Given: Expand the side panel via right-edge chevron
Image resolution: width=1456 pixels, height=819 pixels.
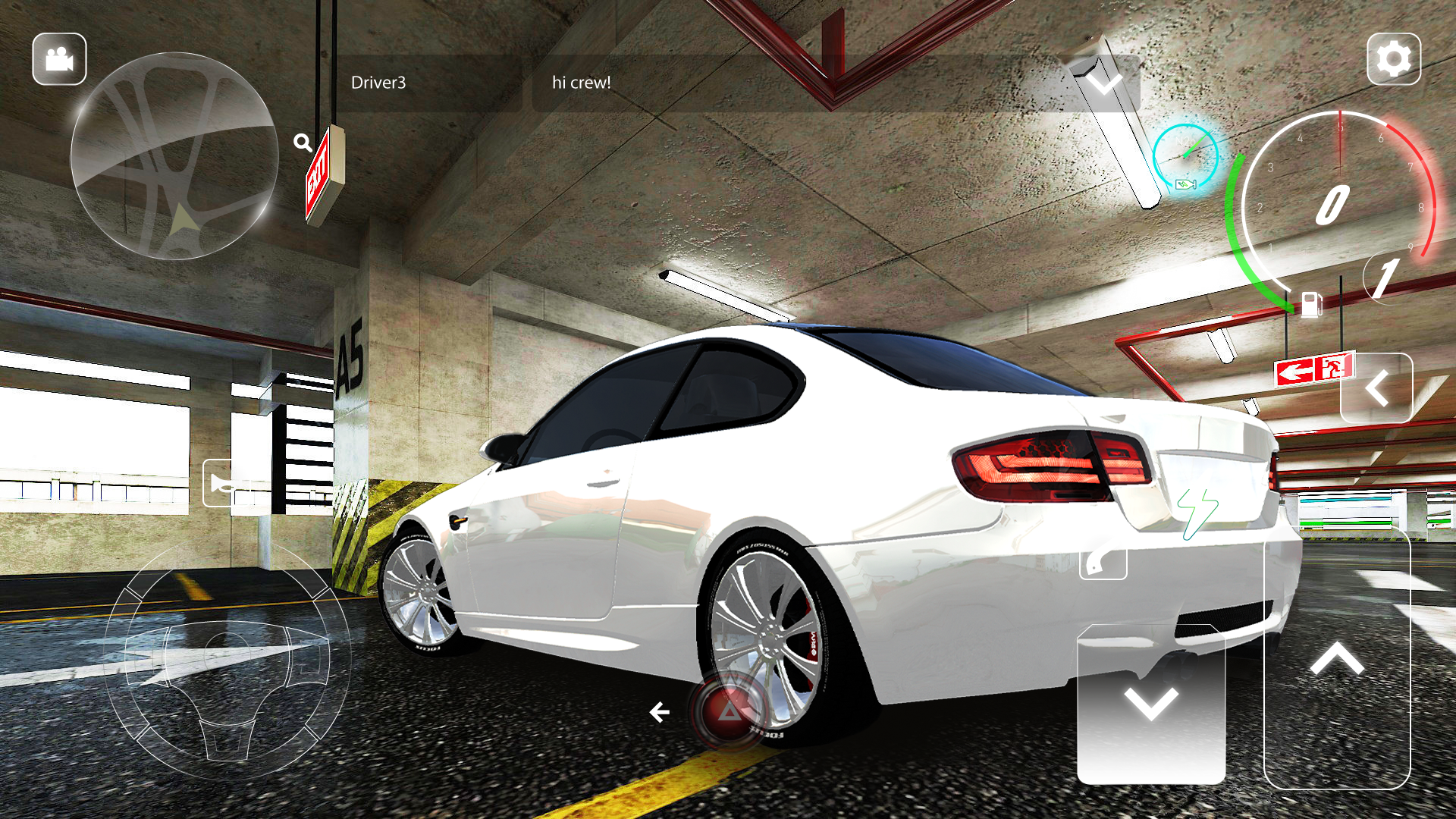Looking at the screenshot, I should click(x=1380, y=388).
